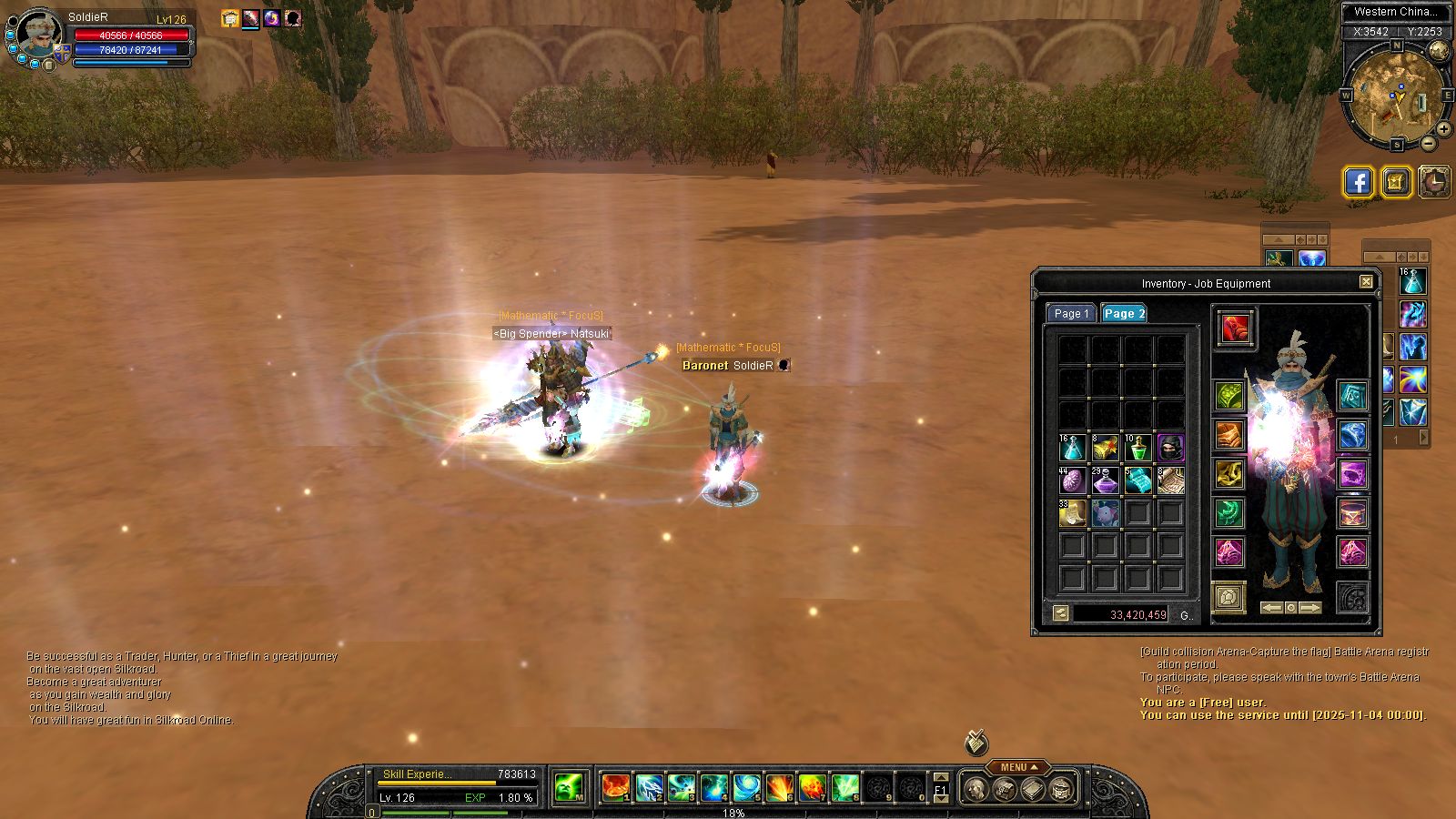
Task: Close the Inventory - Job Equipment window
Action: tap(1366, 282)
